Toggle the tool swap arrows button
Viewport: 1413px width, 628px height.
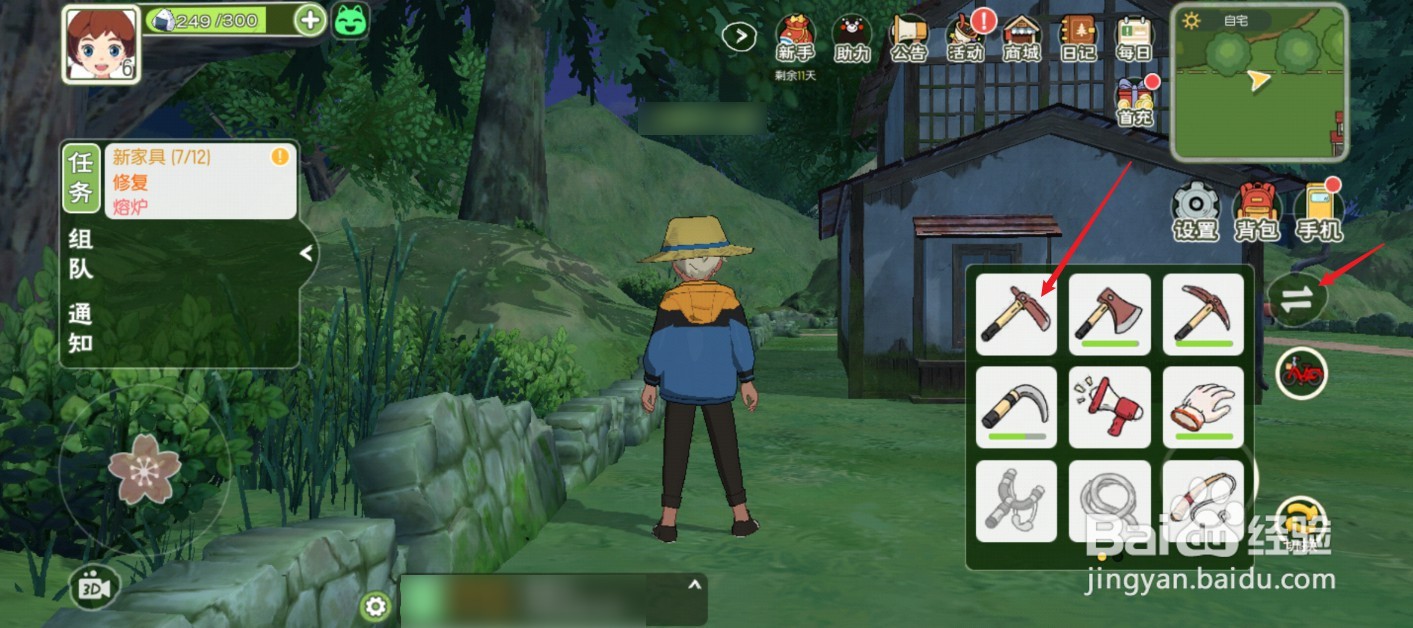(x=1296, y=300)
